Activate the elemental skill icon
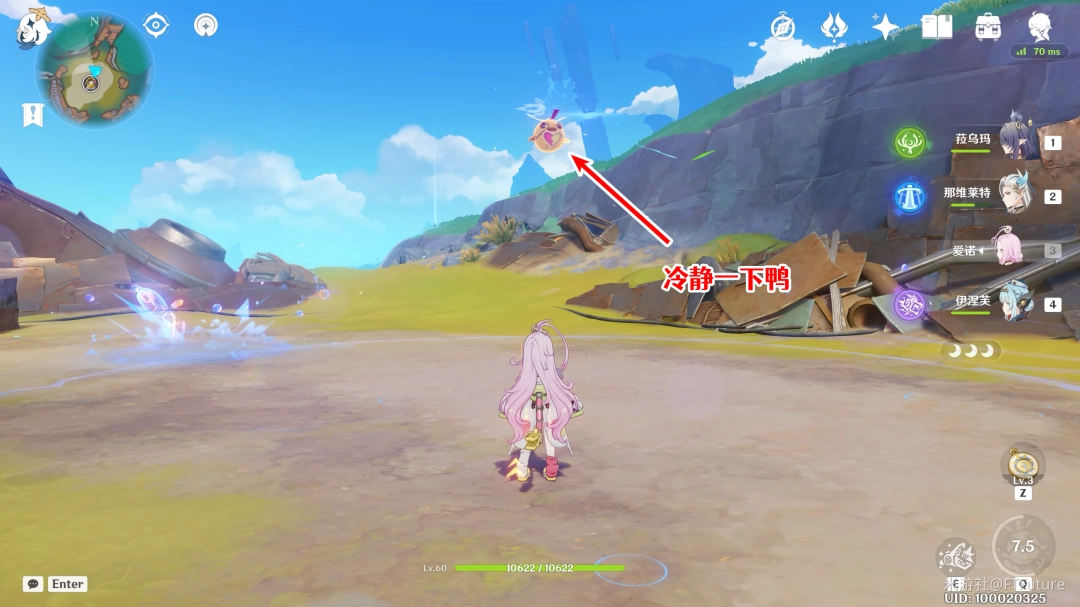1080x607 pixels. [956, 557]
